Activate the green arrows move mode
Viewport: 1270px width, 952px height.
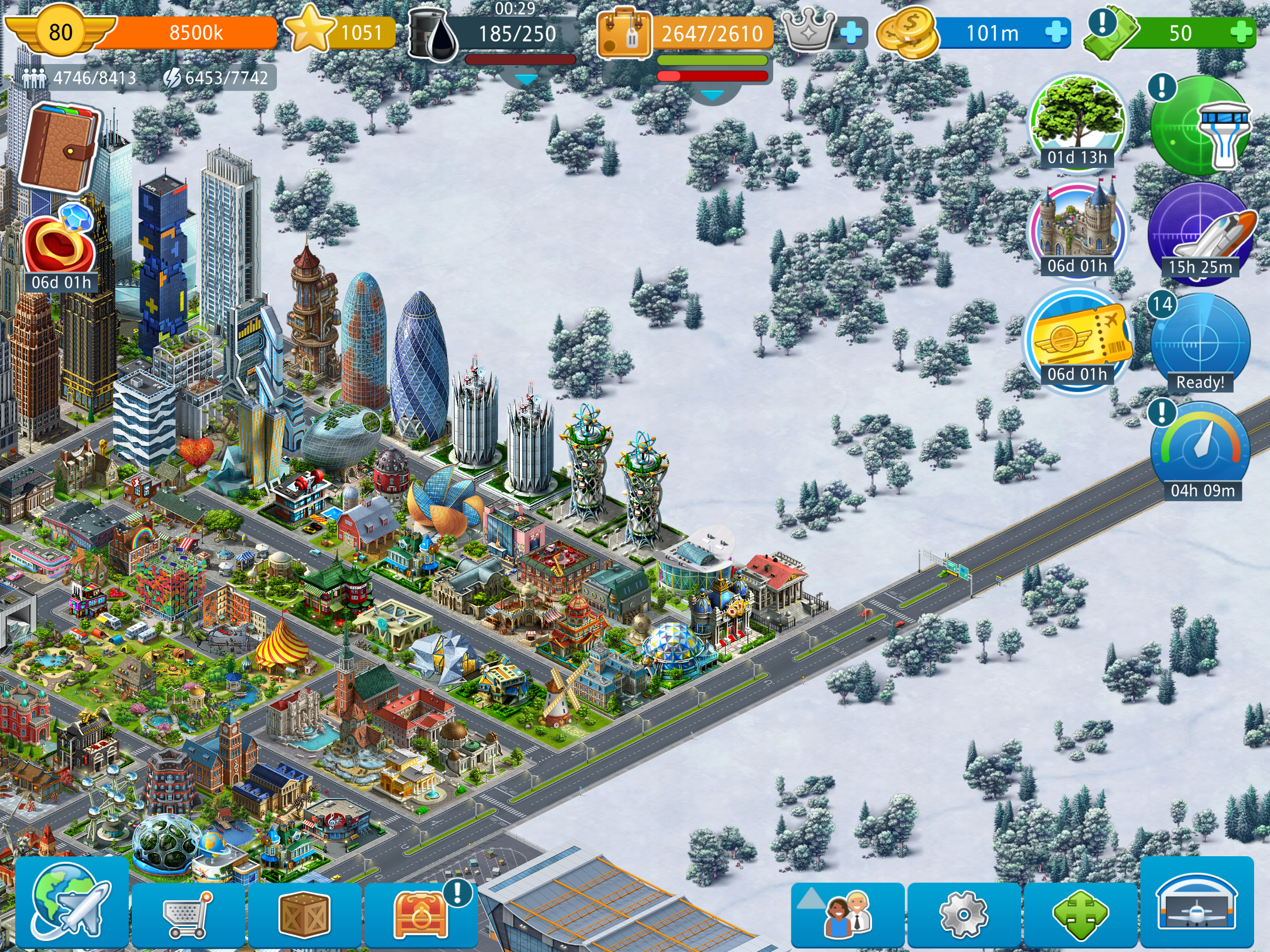click(1079, 914)
